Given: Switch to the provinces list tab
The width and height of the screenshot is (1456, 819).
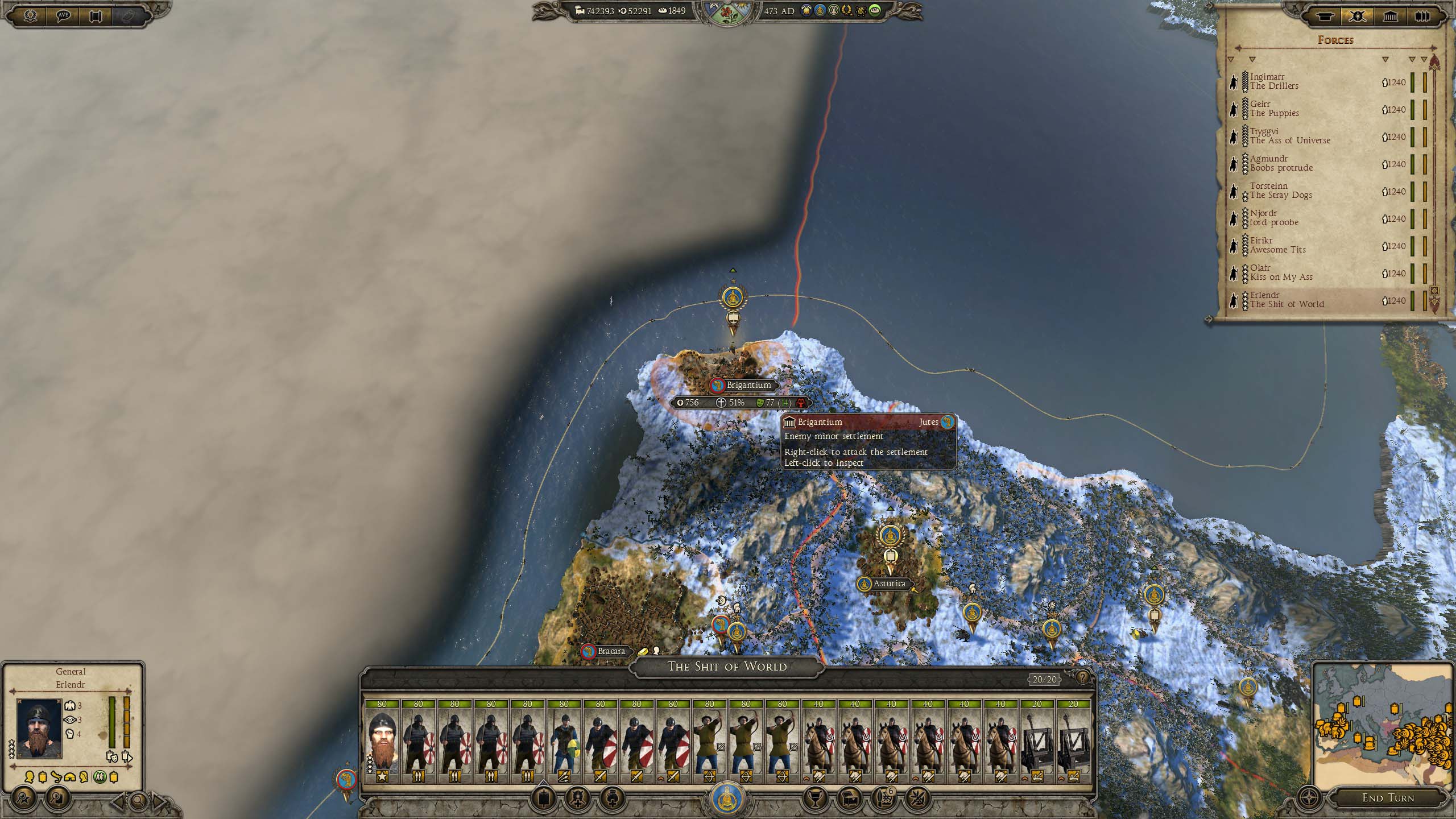Looking at the screenshot, I should pos(1390,16).
